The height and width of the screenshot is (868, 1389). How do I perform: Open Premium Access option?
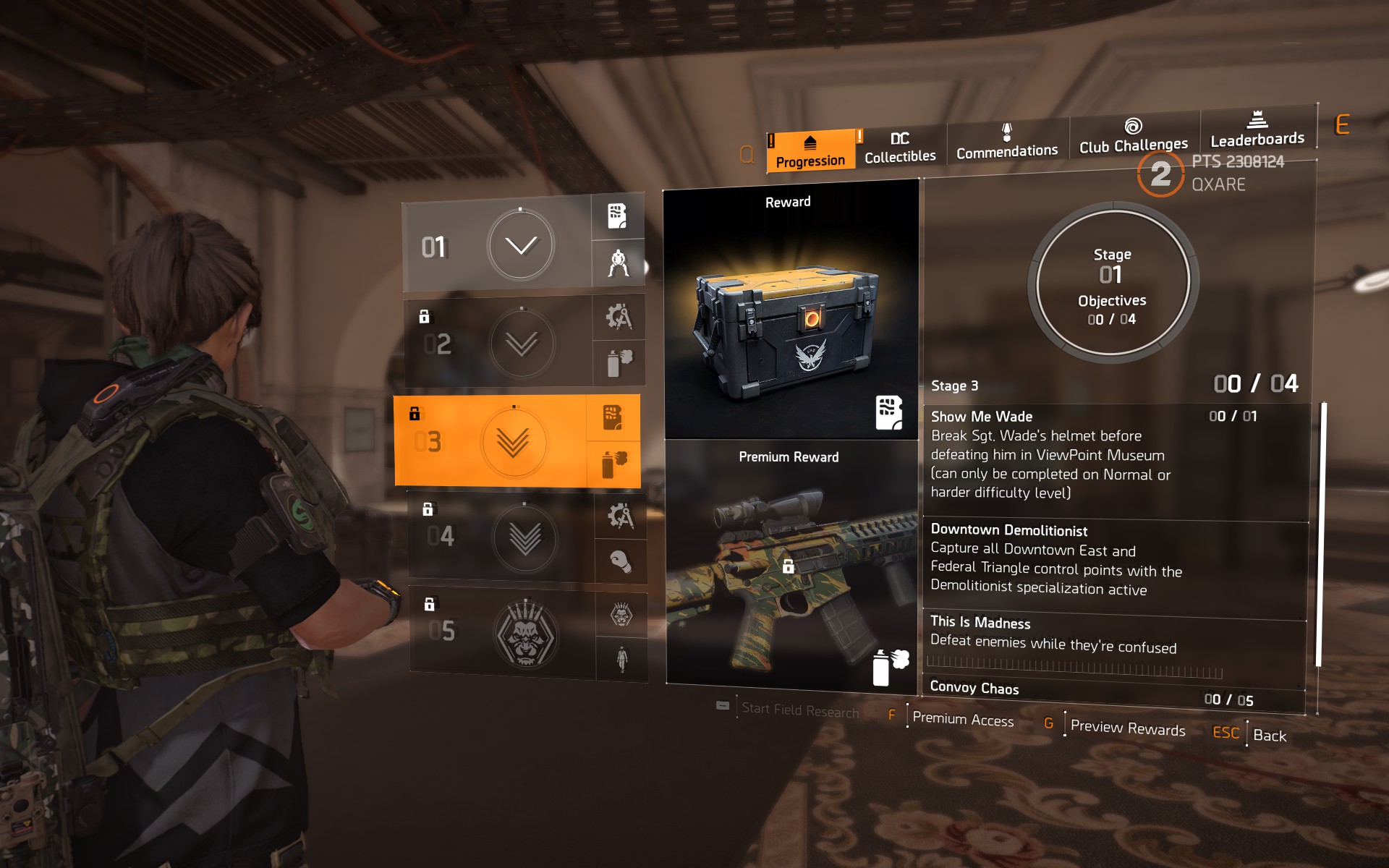(963, 719)
